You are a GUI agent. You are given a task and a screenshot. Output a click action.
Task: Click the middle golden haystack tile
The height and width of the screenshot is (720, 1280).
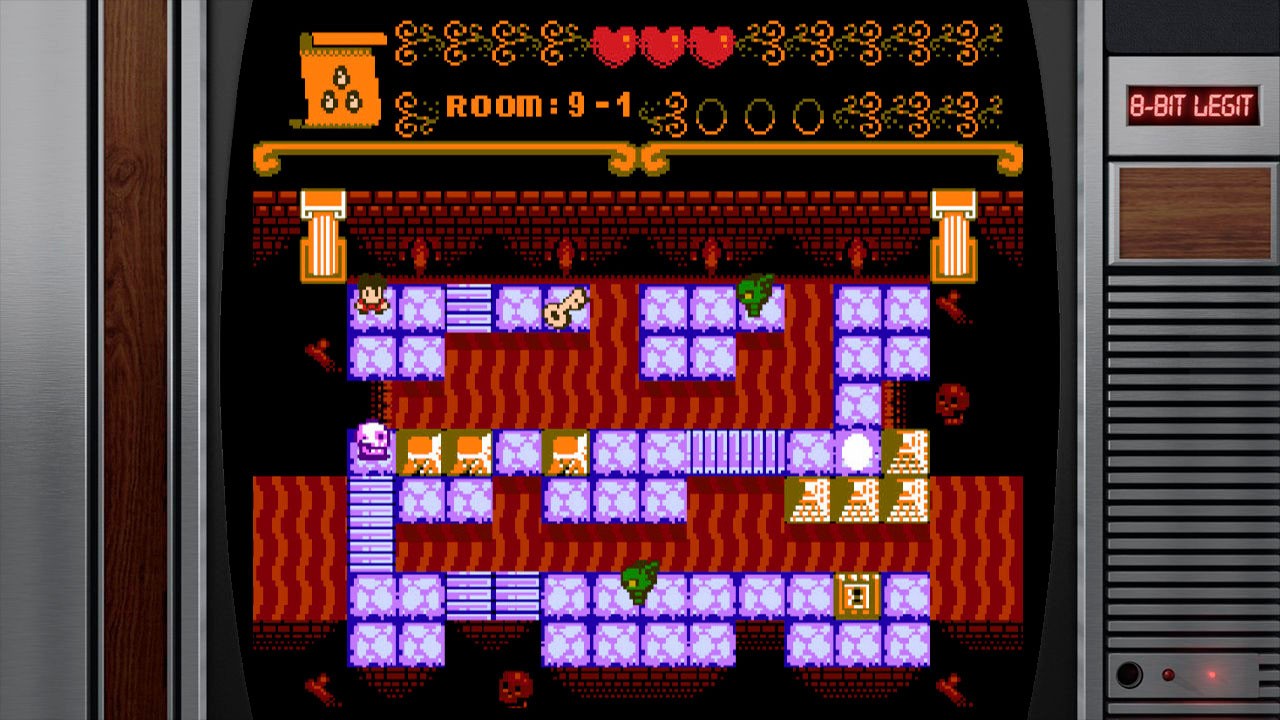click(860, 500)
